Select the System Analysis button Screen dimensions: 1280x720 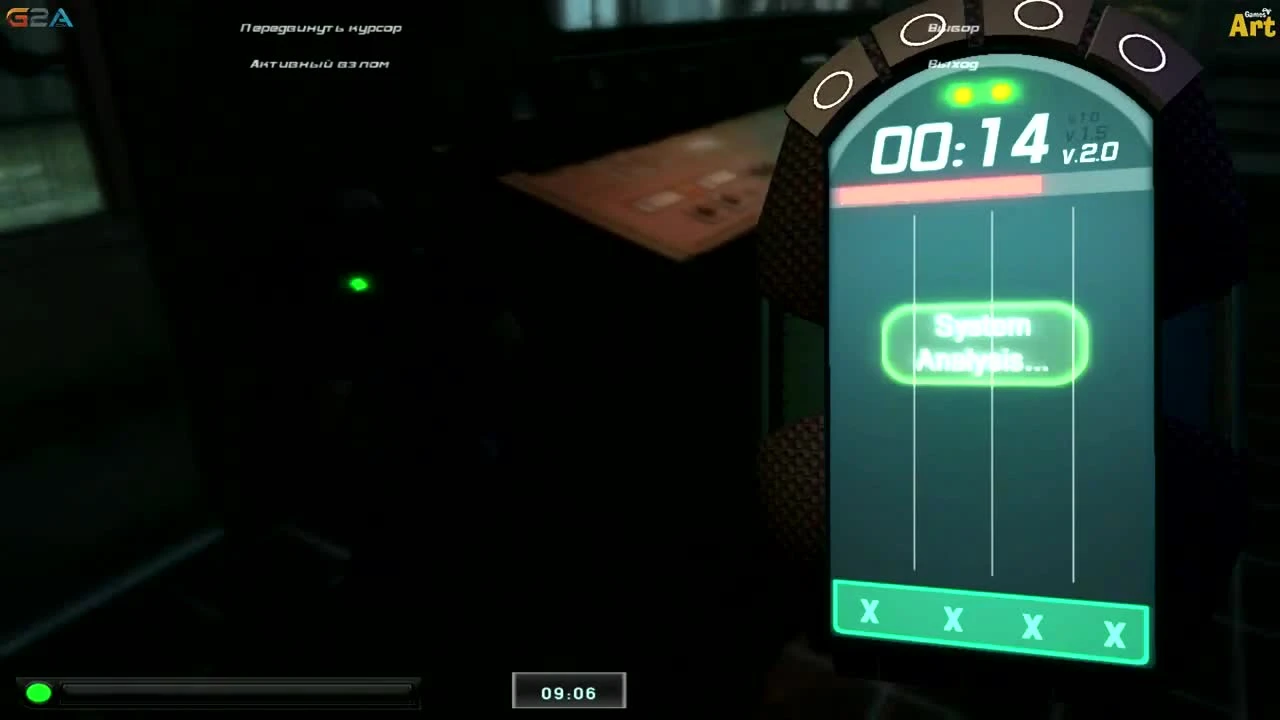pyautogui.click(x=984, y=343)
